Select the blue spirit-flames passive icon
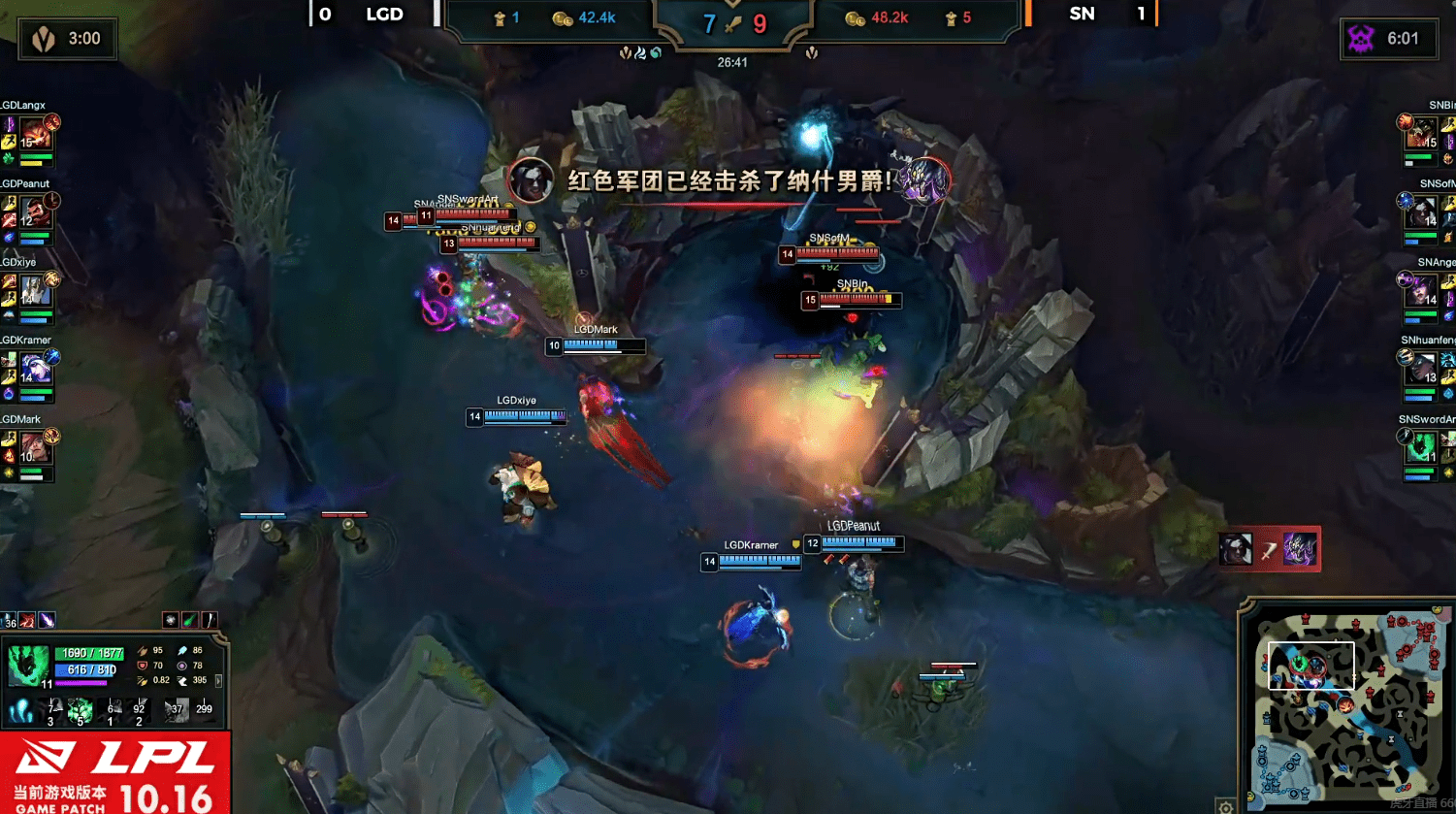This screenshot has width=1456, height=814. (x=20, y=711)
